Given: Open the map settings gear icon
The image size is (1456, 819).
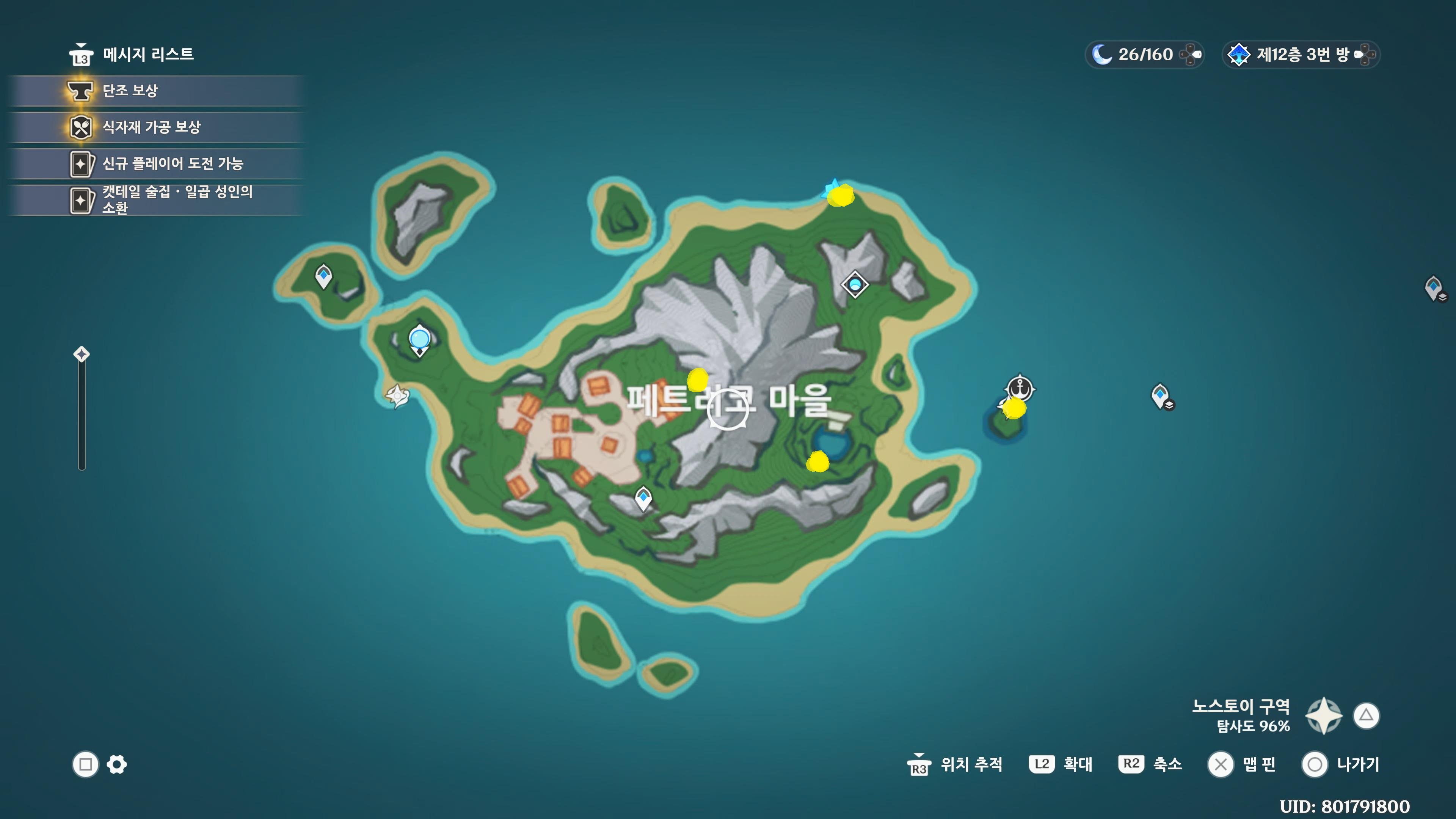Looking at the screenshot, I should click(x=117, y=765).
